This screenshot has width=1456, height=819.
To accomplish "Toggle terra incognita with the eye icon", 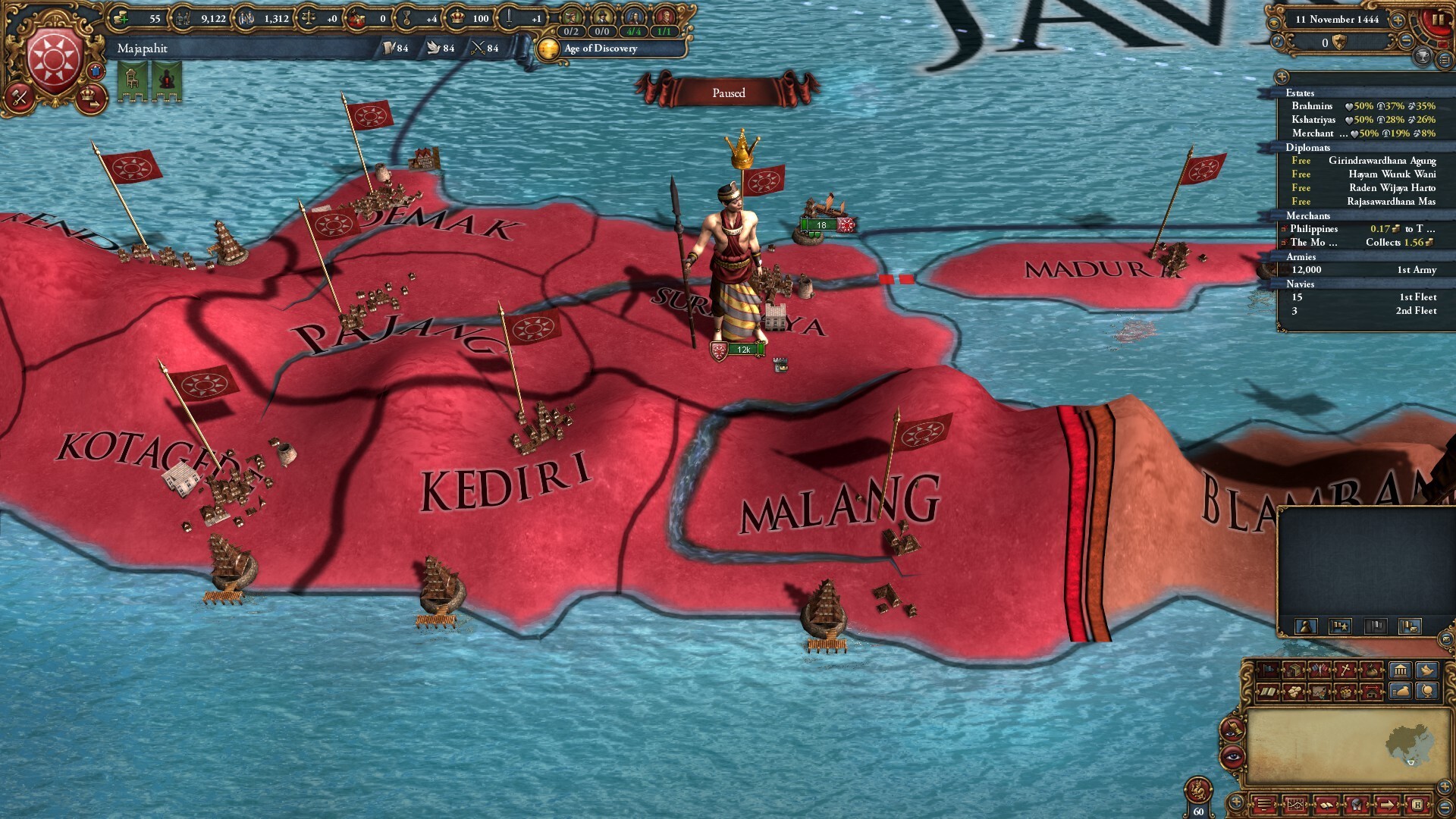I will coord(1232,756).
